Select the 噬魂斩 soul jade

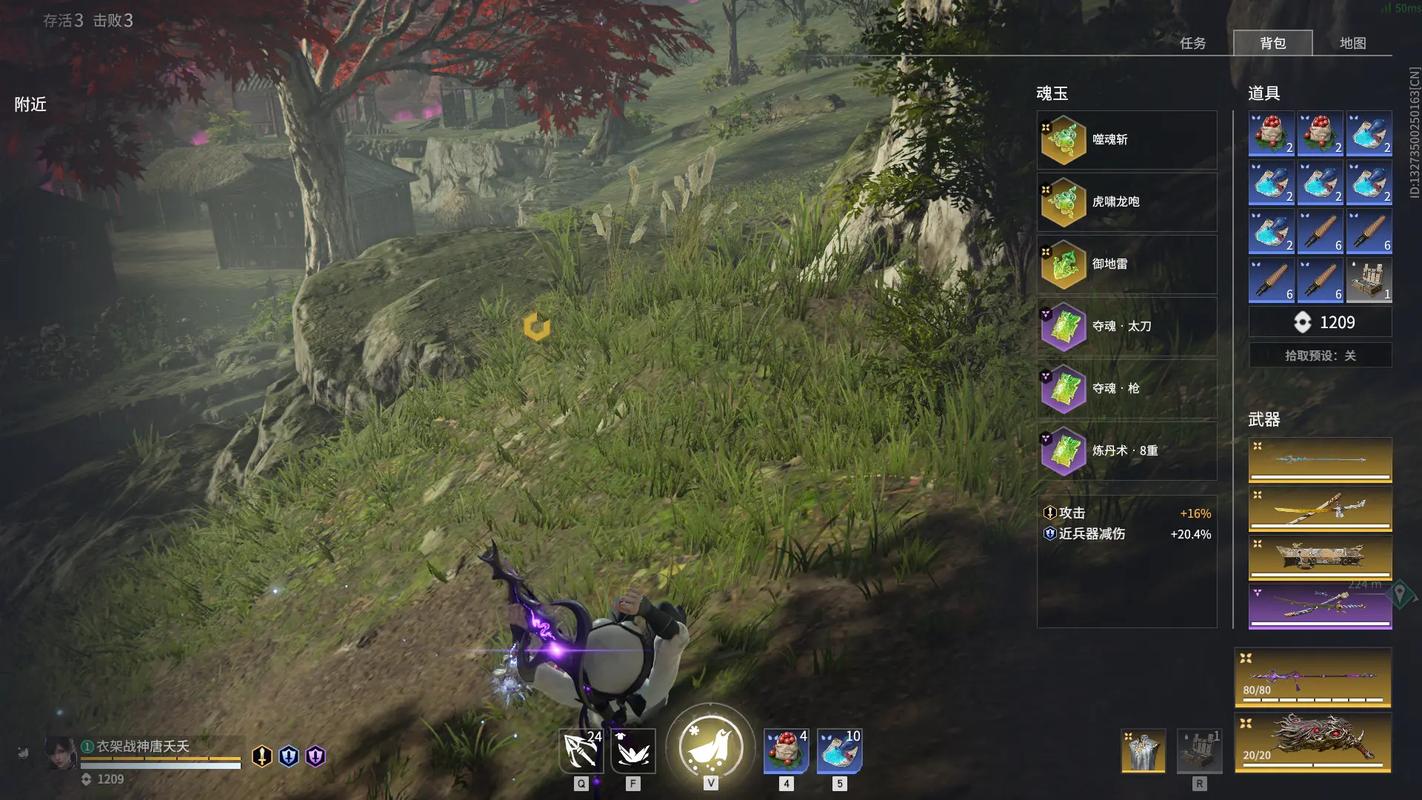(1127, 140)
